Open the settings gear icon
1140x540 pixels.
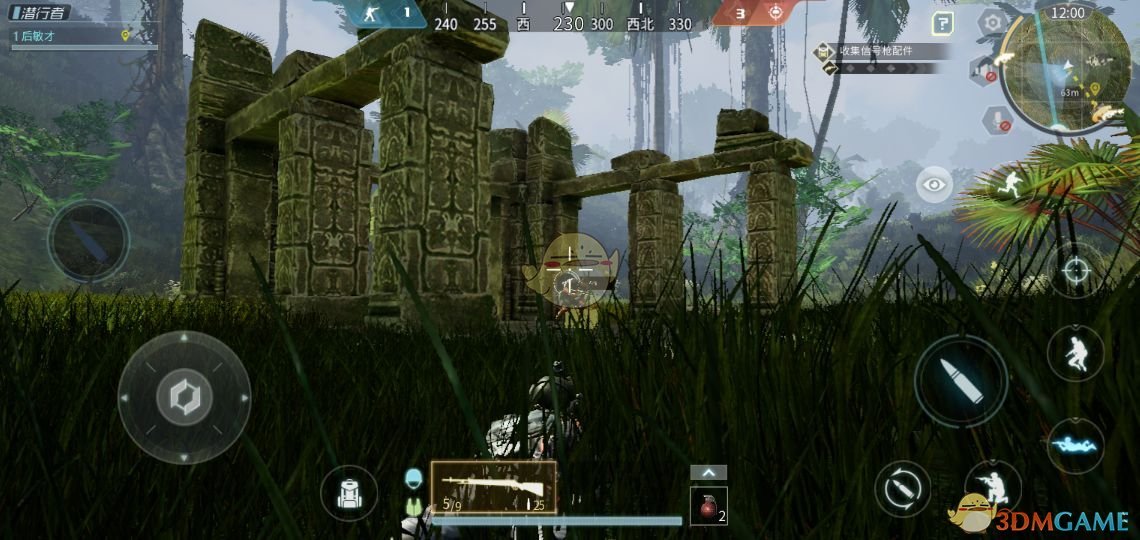pyautogui.click(x=992, y=22)
